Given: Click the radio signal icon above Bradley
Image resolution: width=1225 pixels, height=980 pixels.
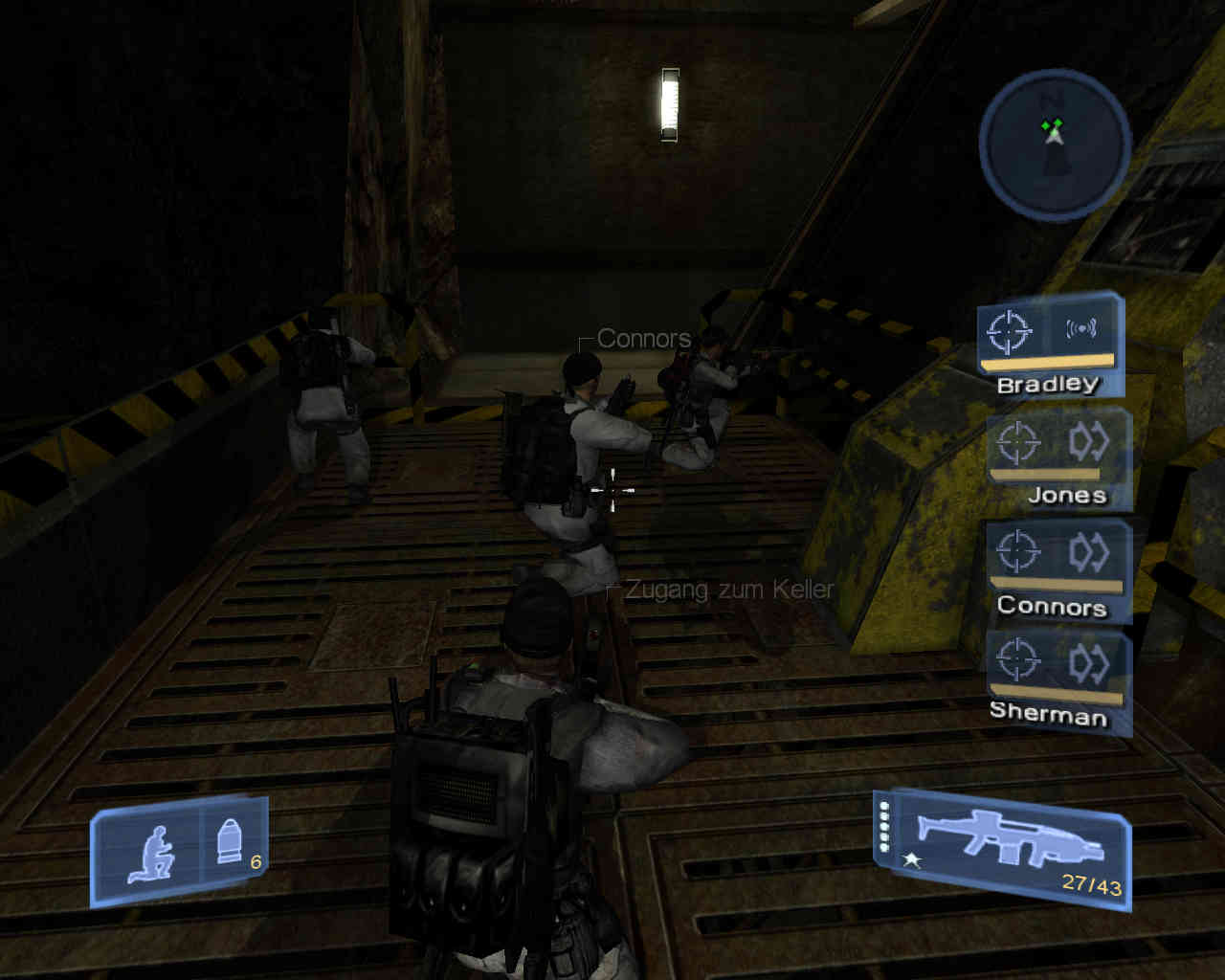Looking at the screenshot, I should pyautogui.click(x=1081, y=329).
